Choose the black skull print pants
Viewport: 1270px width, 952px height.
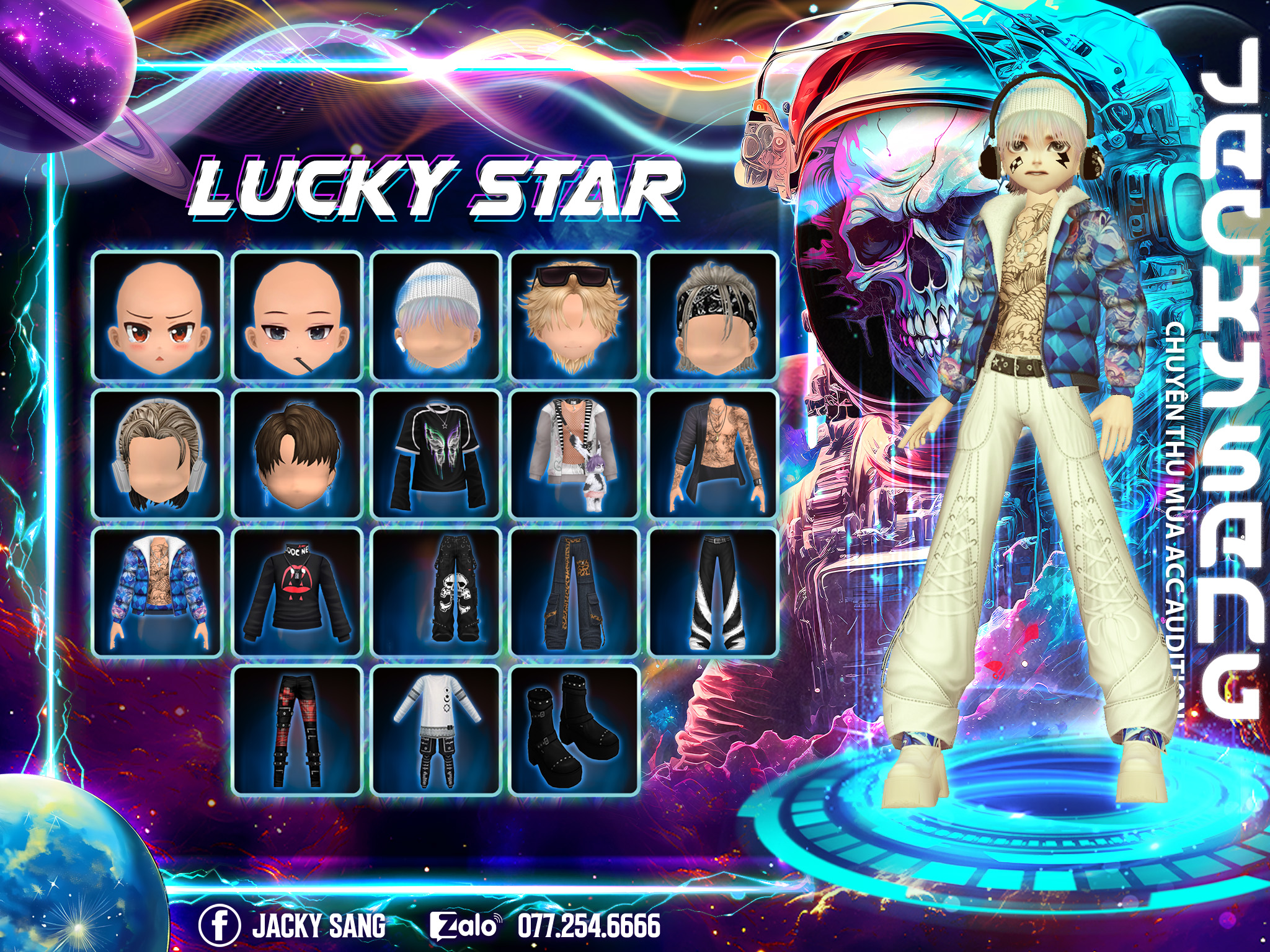(x=436, y=593)
